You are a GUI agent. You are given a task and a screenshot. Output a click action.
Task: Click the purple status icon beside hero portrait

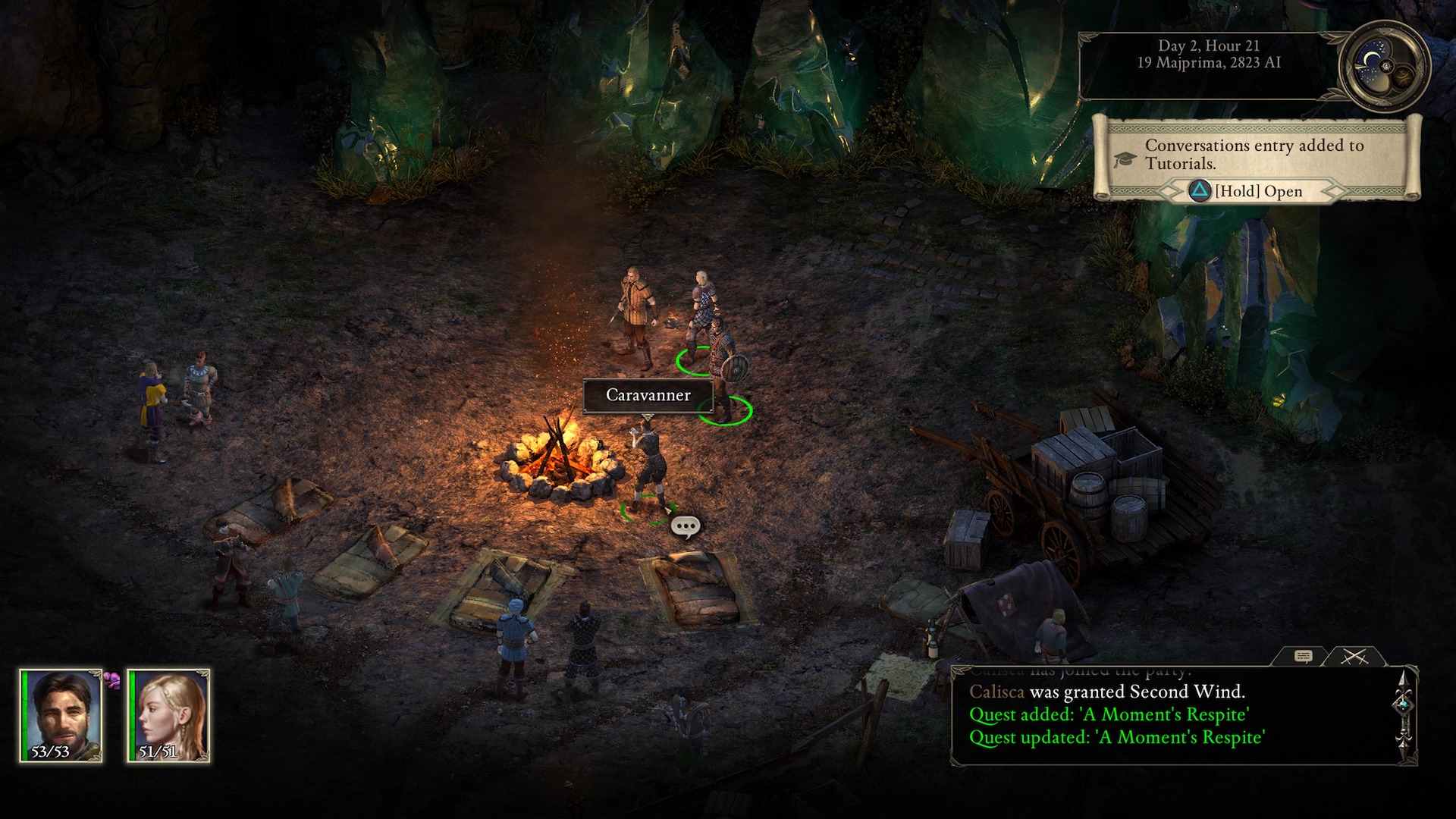112,680
